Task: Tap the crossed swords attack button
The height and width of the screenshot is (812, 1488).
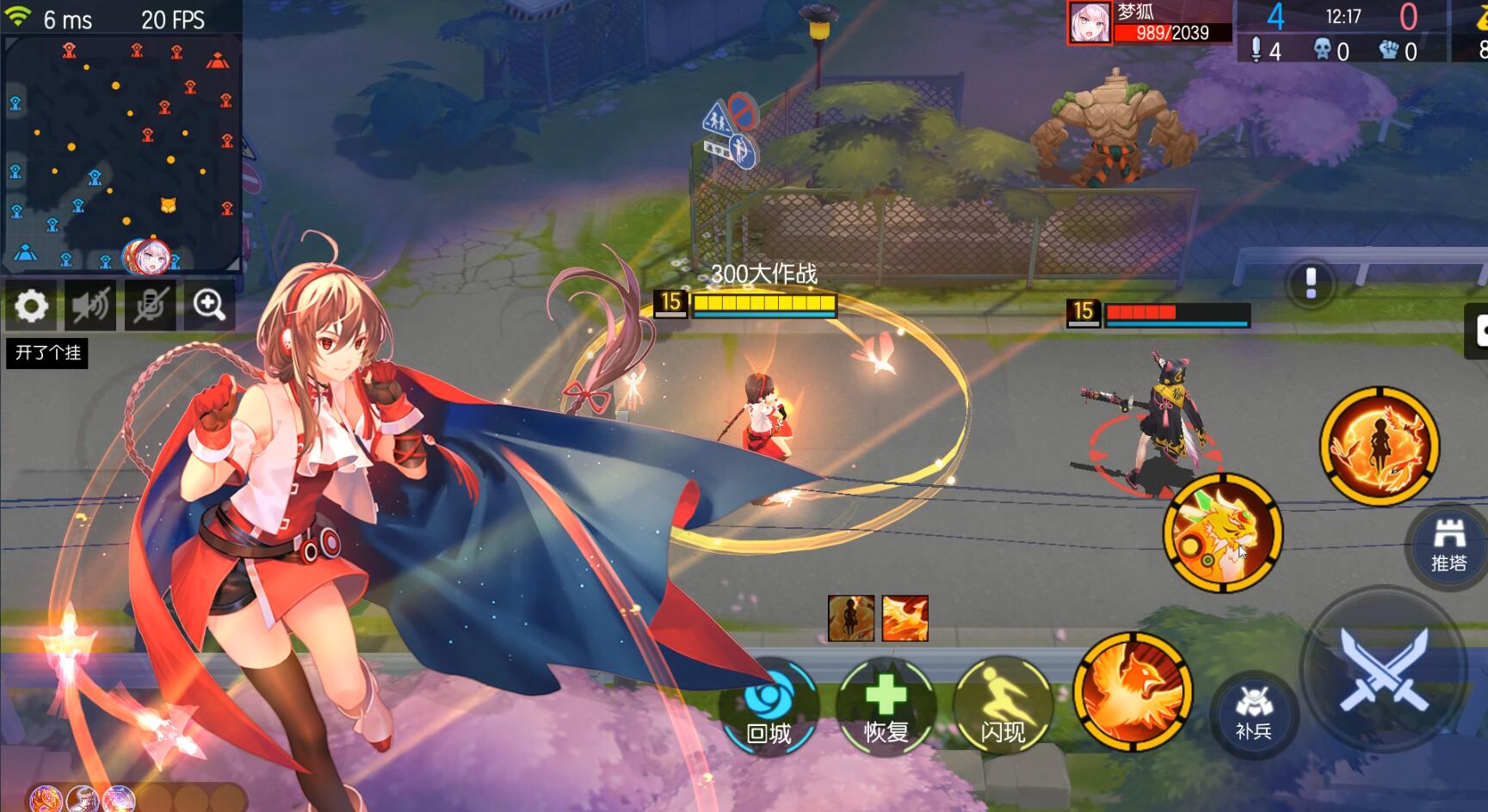Action: (1383, 669)
